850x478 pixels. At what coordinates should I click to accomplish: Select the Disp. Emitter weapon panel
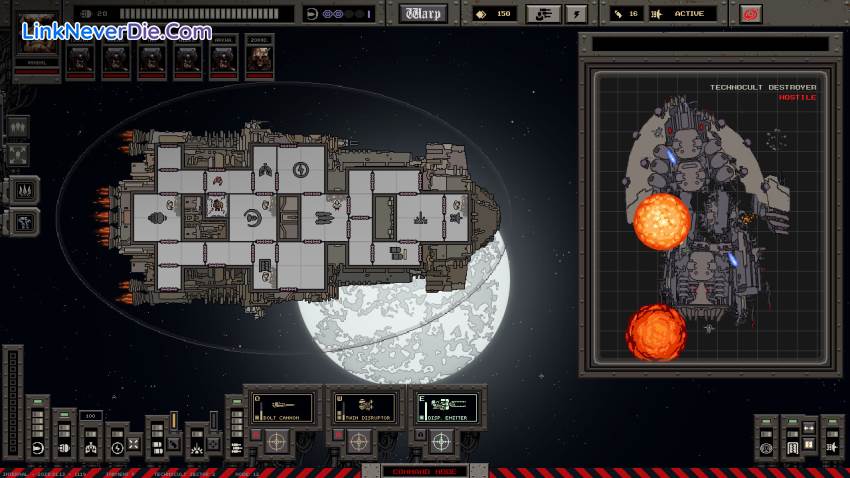tap(446, 407)
